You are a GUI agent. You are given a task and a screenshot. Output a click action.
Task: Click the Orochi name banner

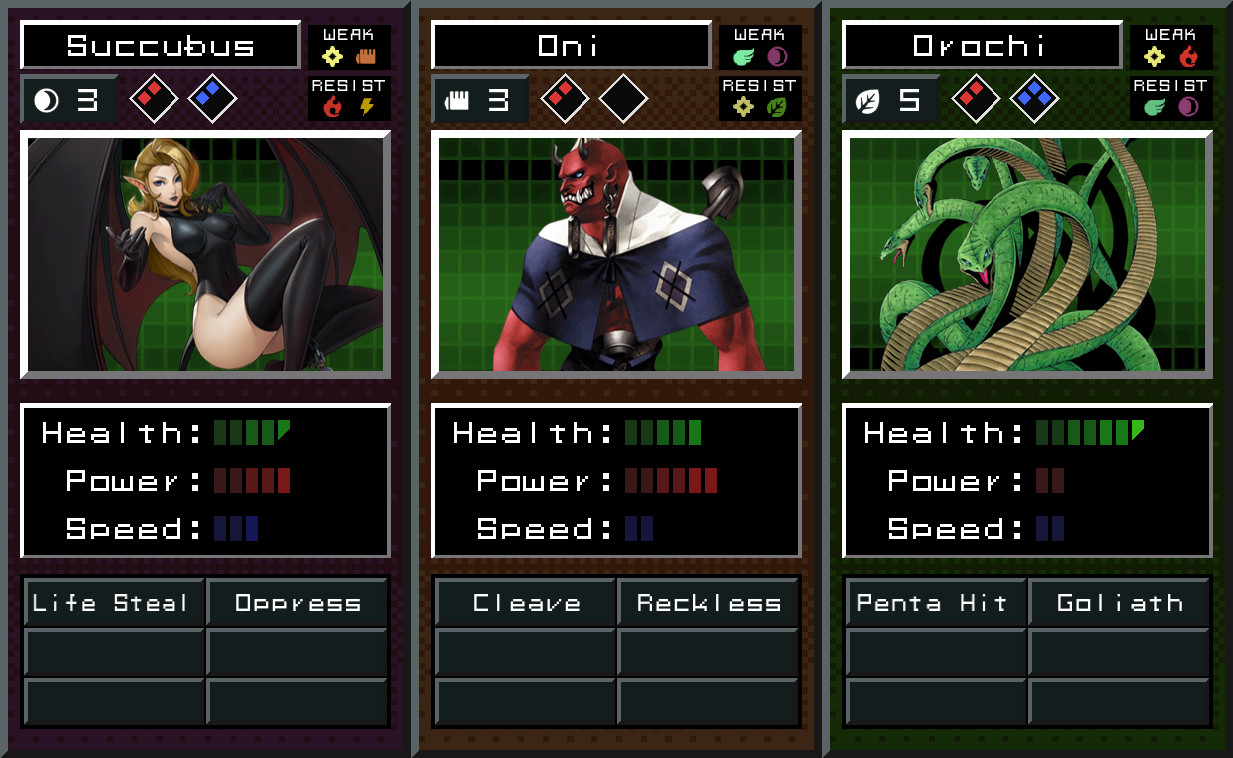[x=982, y=45]
